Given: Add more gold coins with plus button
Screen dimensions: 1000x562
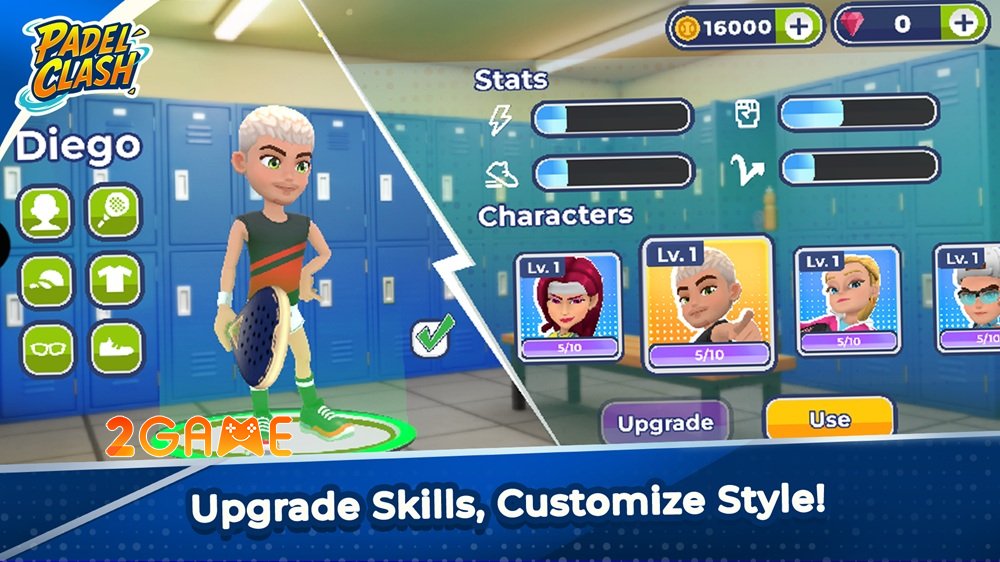Looking at the screenshot, I should point(797,26).
